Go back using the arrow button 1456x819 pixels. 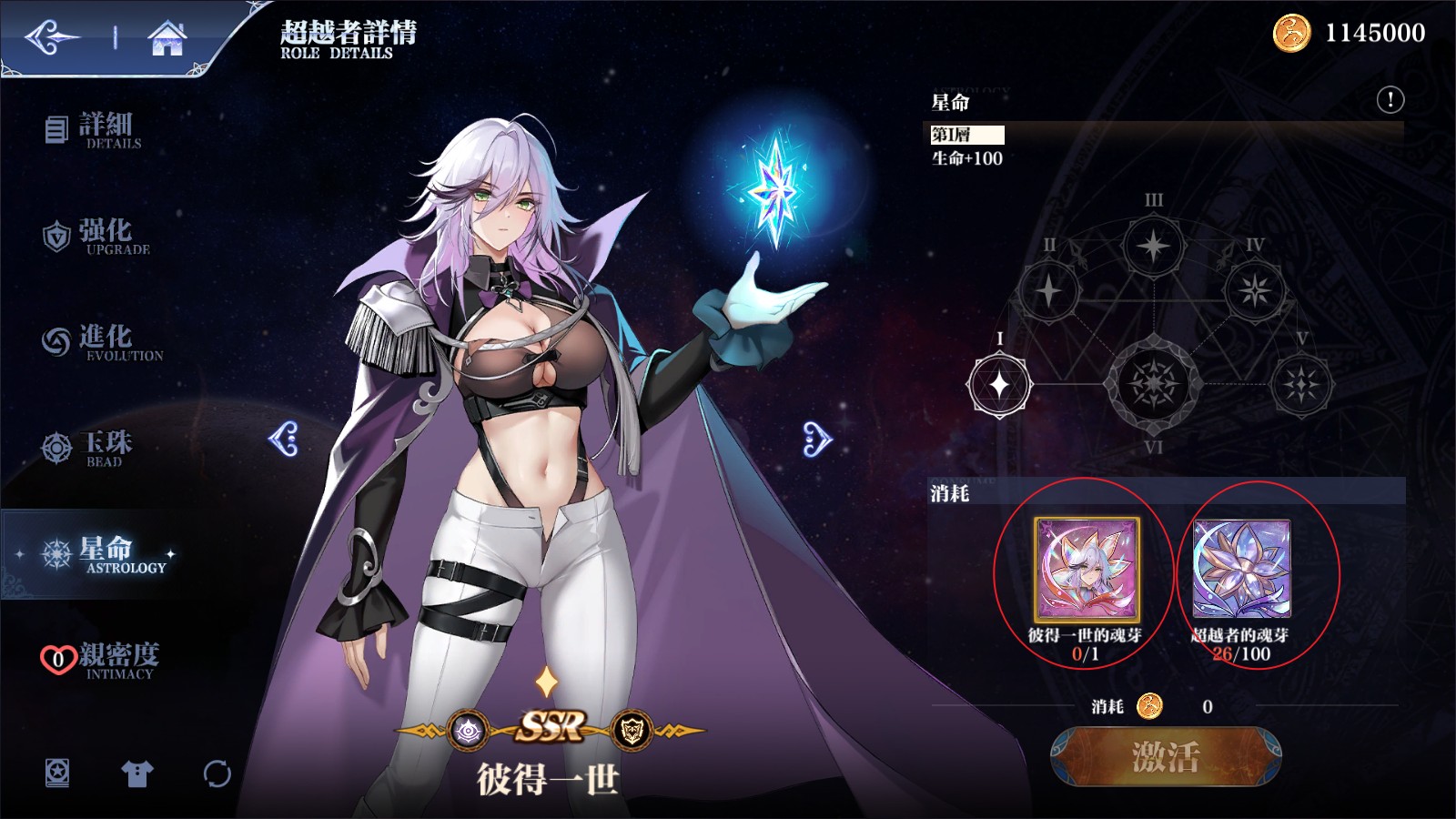(x=52, y=38)
